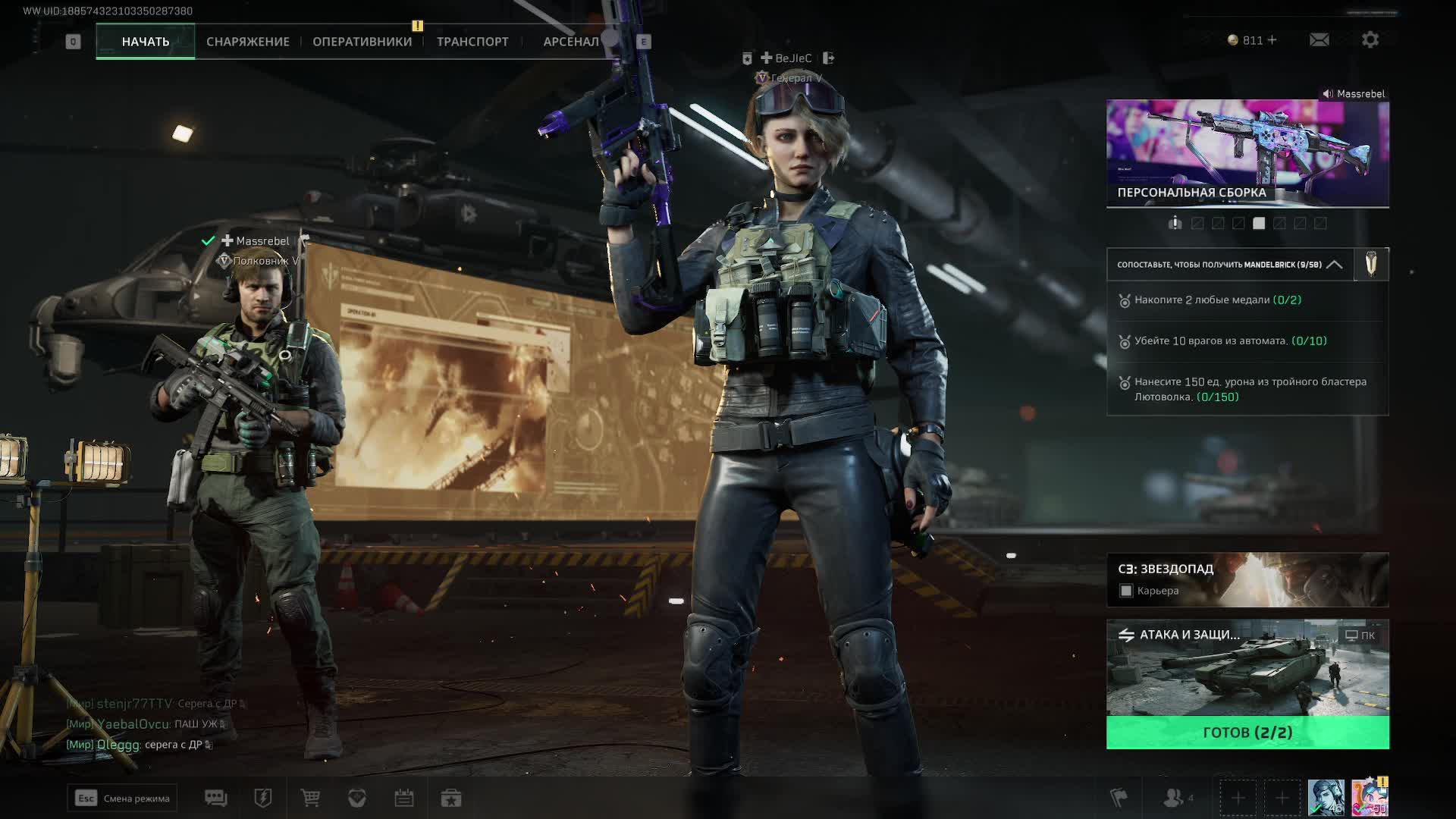Select the pilot avatar squad portrait
This screenshot has height=819, width=1456.
(x=1326, y=798)
